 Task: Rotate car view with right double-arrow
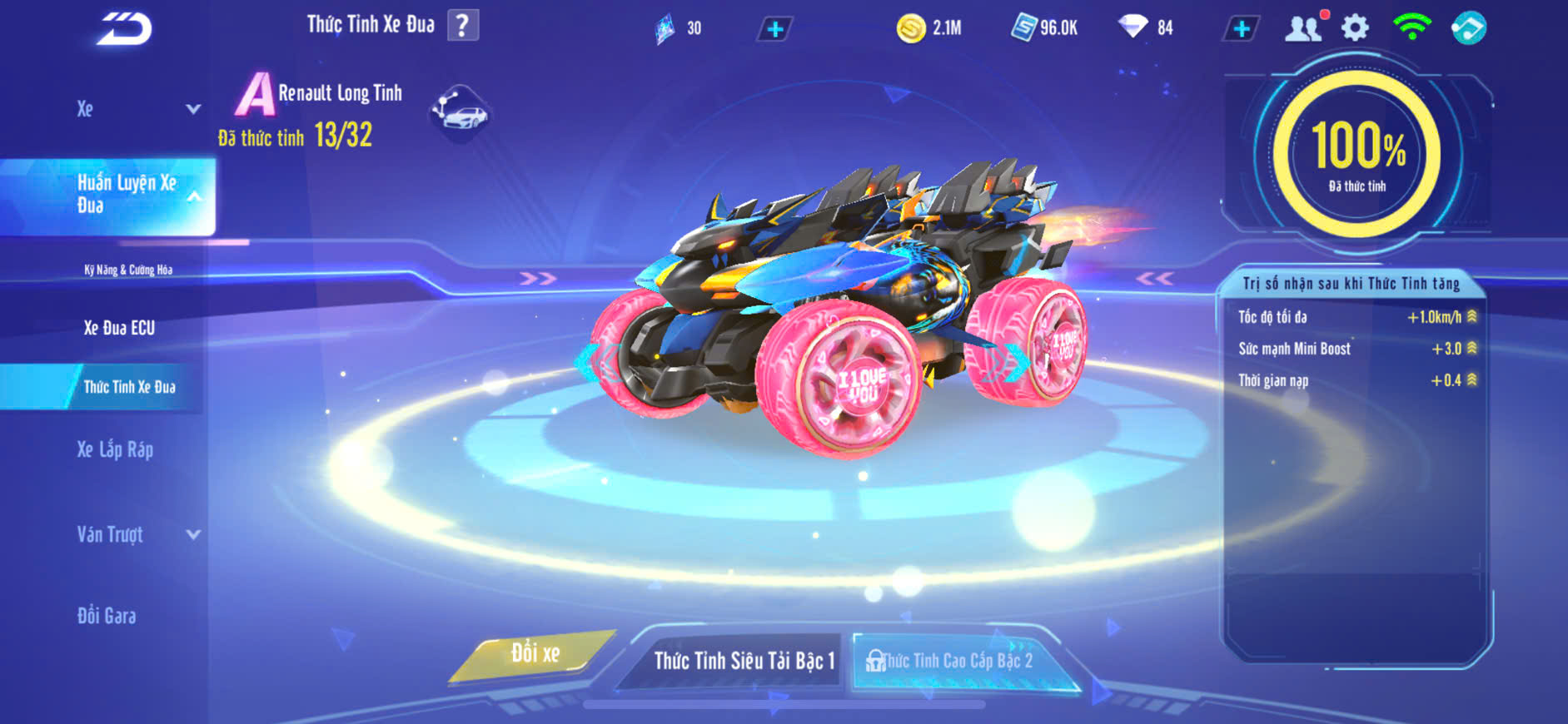[x=1155, y=278]
